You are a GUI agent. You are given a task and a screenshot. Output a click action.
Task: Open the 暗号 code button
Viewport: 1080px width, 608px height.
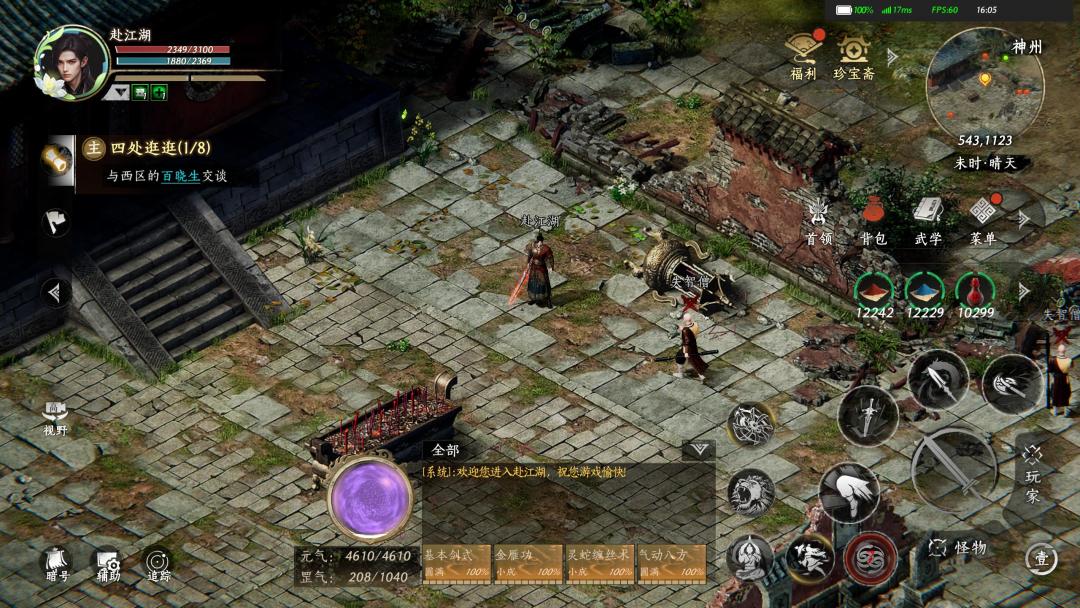pos(57,565)
